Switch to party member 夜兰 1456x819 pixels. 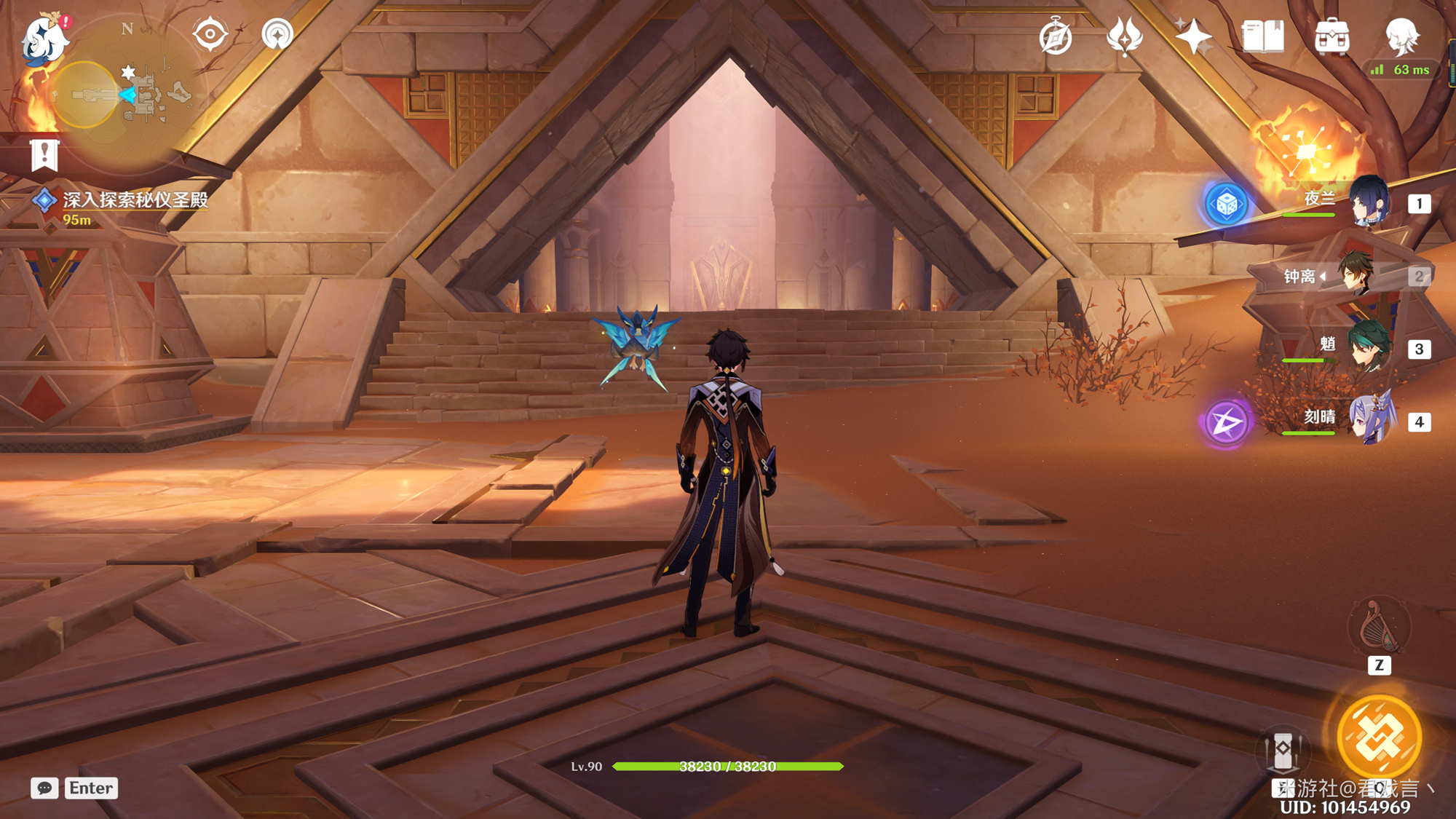pos(1370,202)
